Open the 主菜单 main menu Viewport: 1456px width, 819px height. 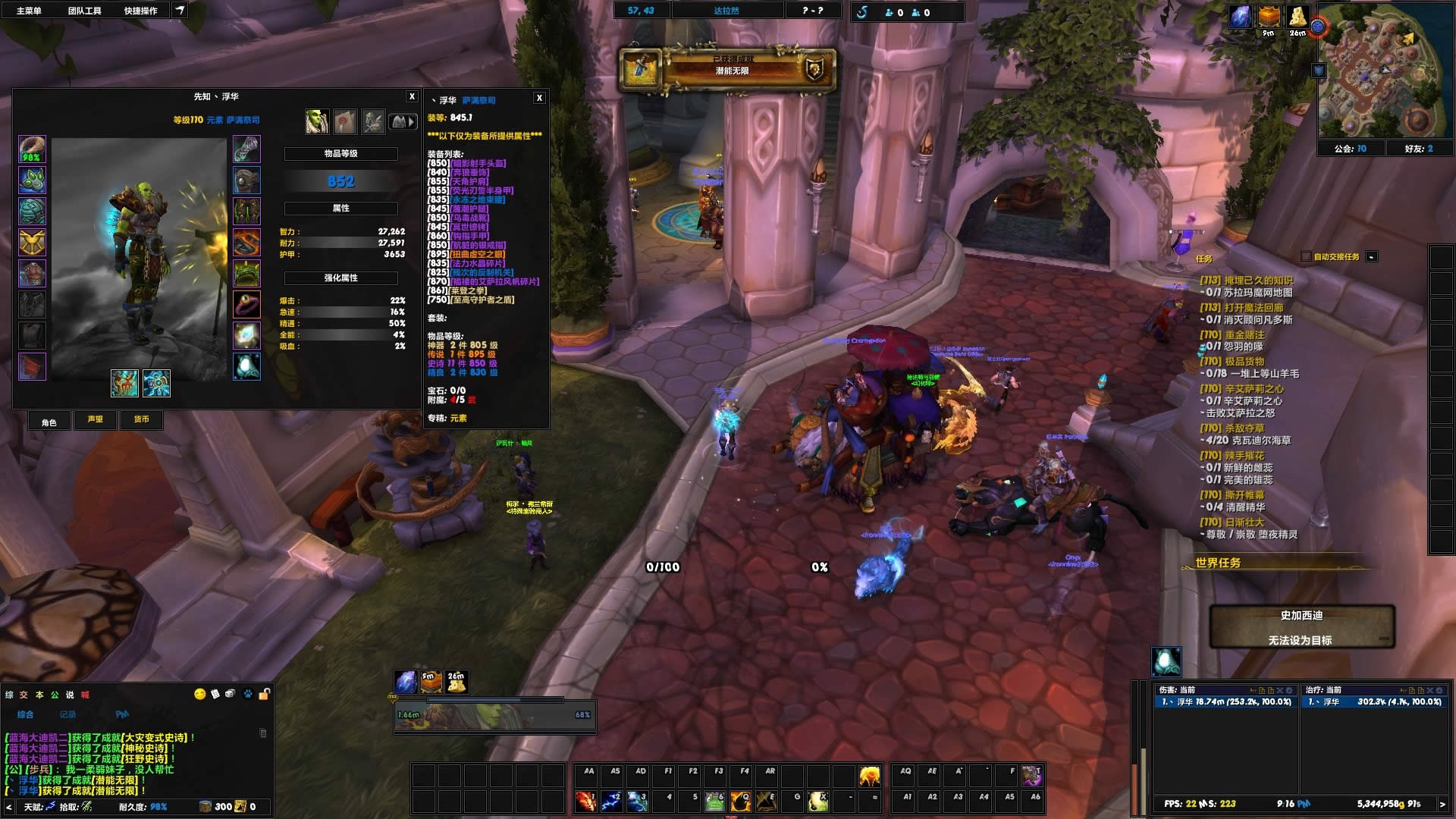(x=29, y=11)
